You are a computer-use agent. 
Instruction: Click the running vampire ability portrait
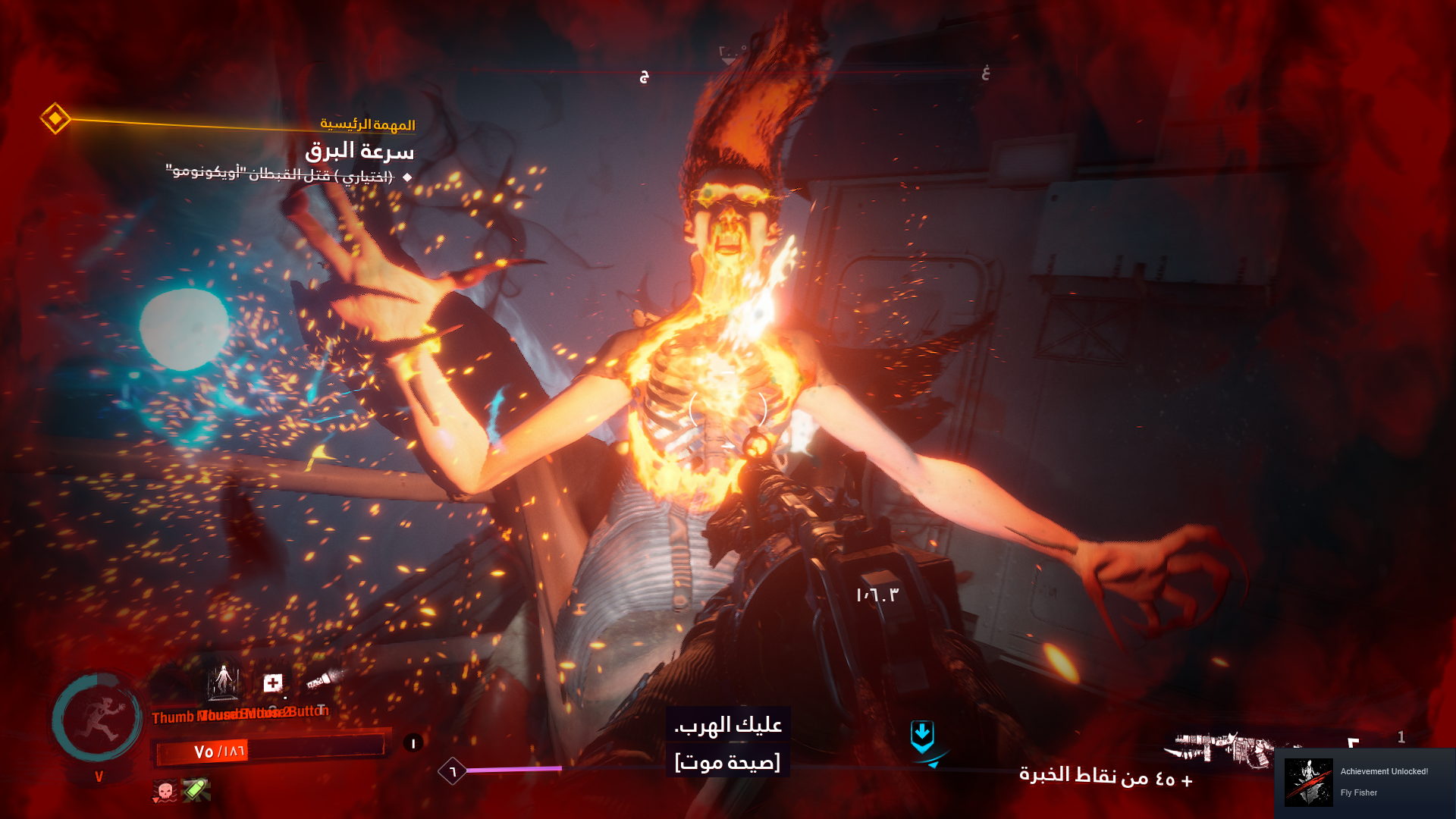coord(97,719)
